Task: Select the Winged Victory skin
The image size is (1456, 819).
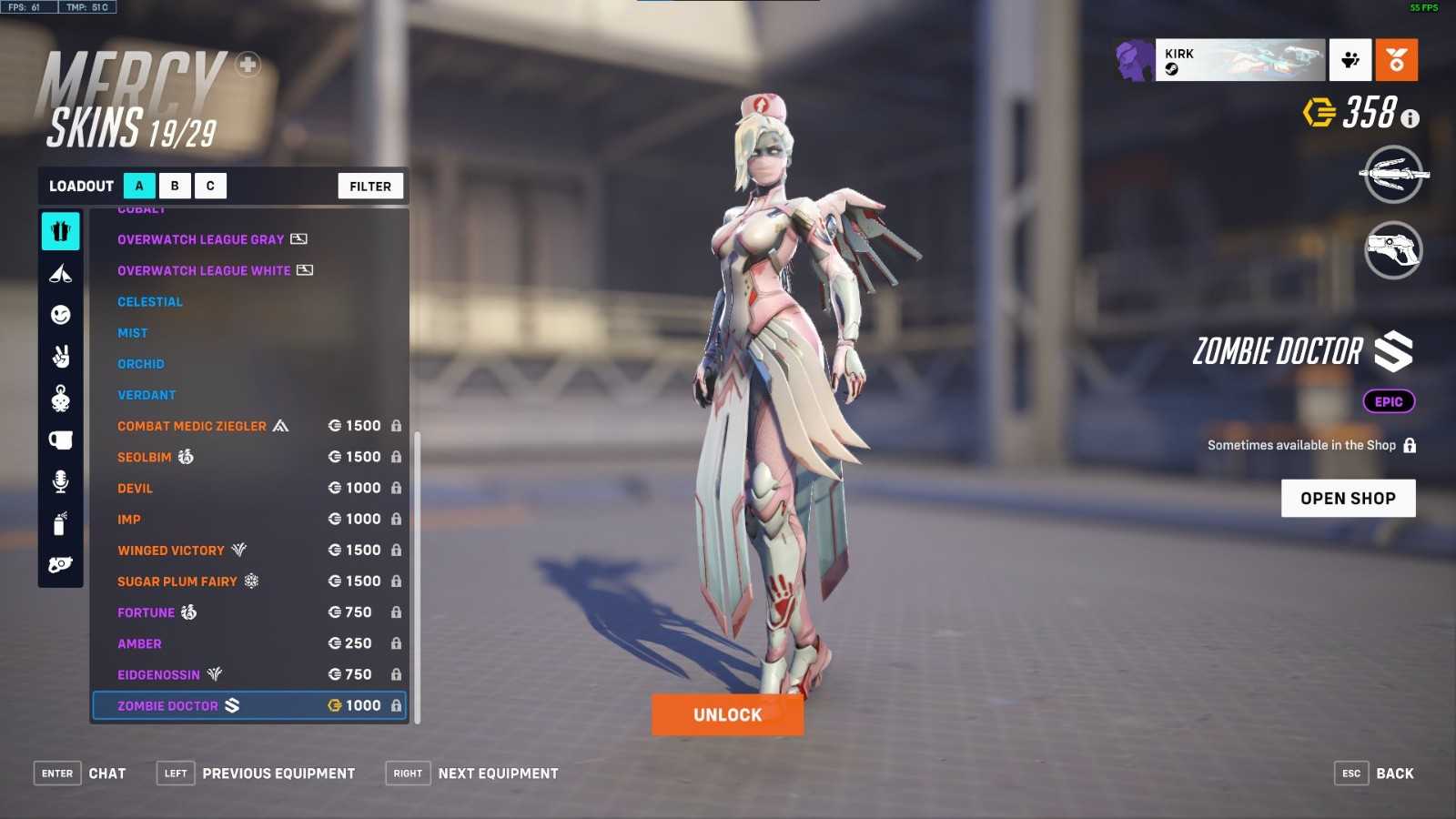Action: click(x=171, y=551)
